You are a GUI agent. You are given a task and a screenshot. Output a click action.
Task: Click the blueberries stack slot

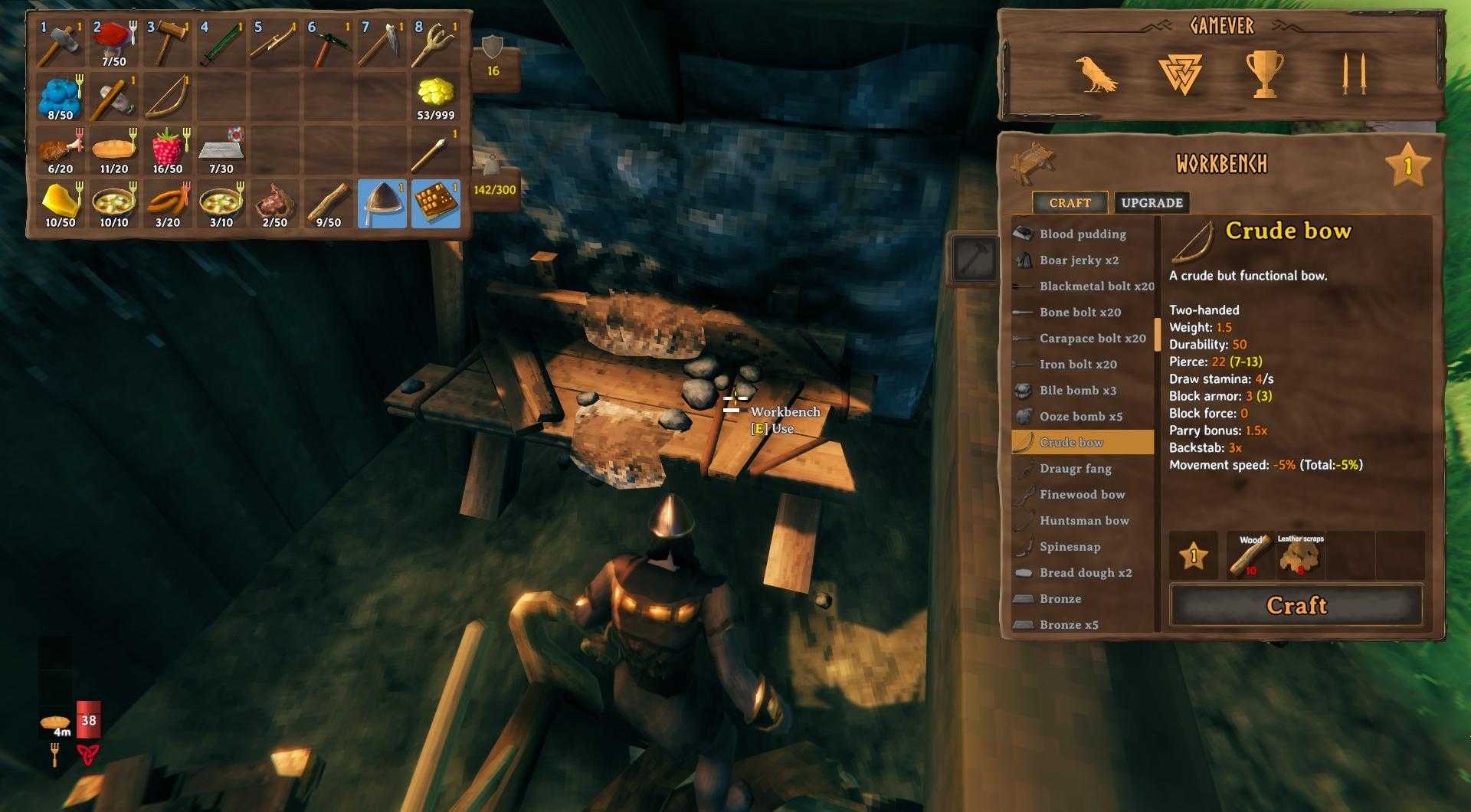[61, 97]
